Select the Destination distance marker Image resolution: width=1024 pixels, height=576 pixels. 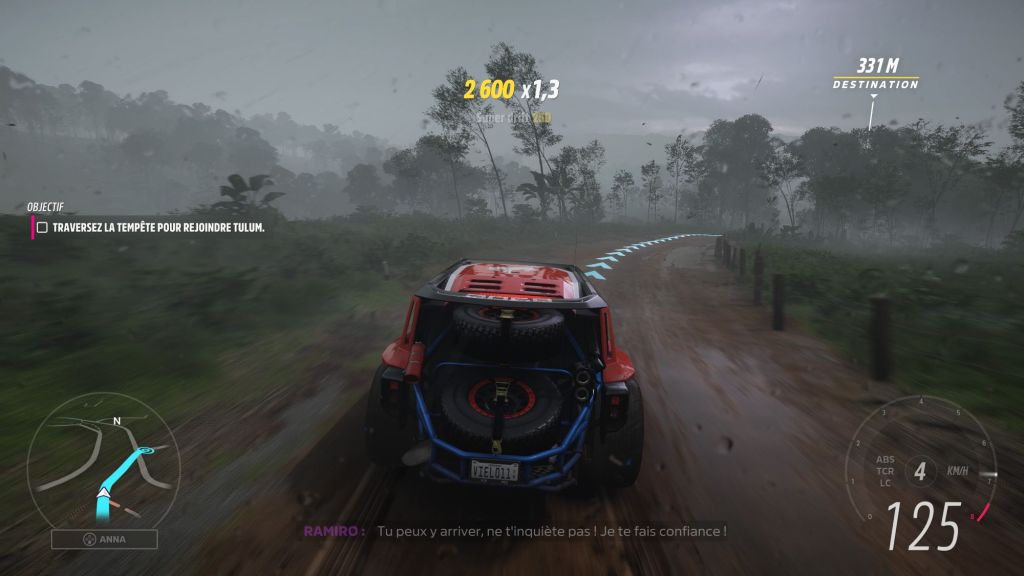point(876,75)
